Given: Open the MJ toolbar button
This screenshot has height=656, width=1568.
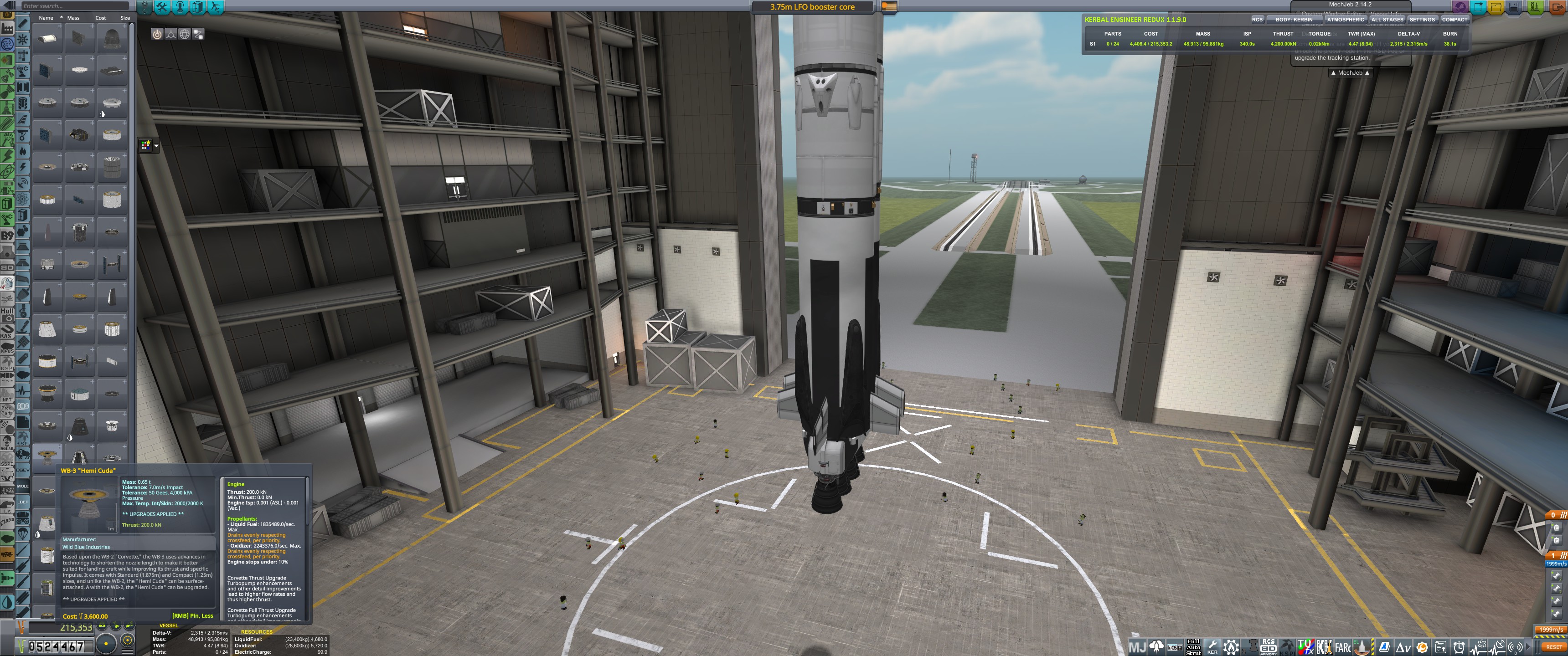Looking at the screenshot, I should click(x=1137, y=647).
